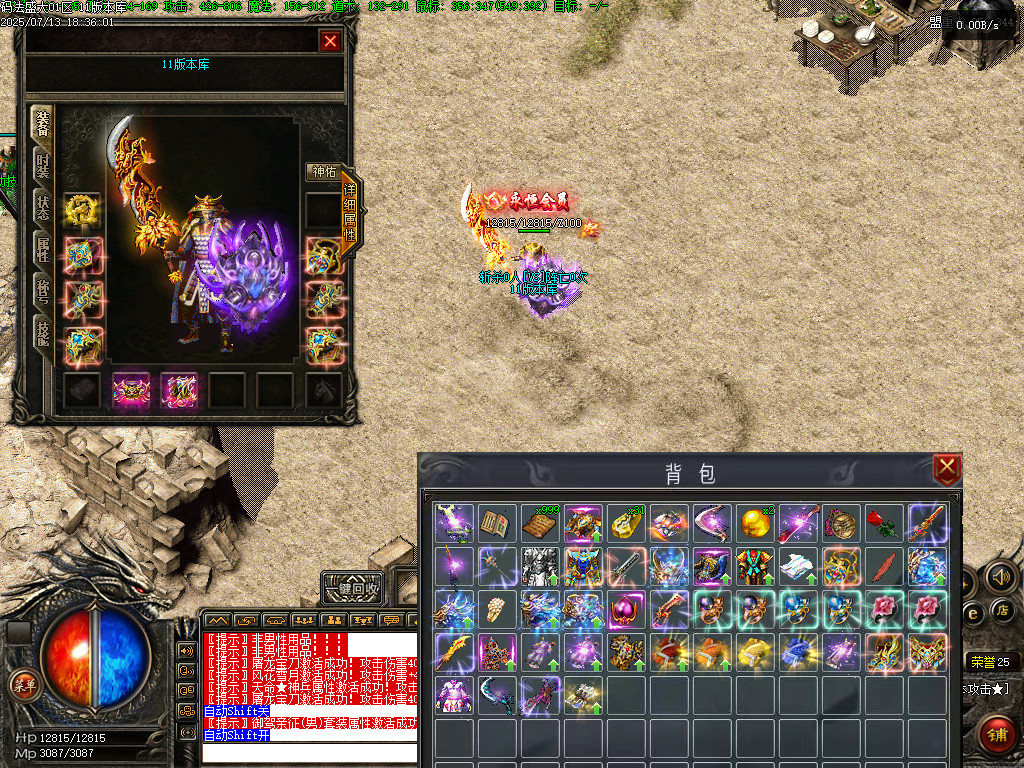This screenshot has height=768, width=1024.
Task: Select the pink robe armor in backpack
Action: 454,695
